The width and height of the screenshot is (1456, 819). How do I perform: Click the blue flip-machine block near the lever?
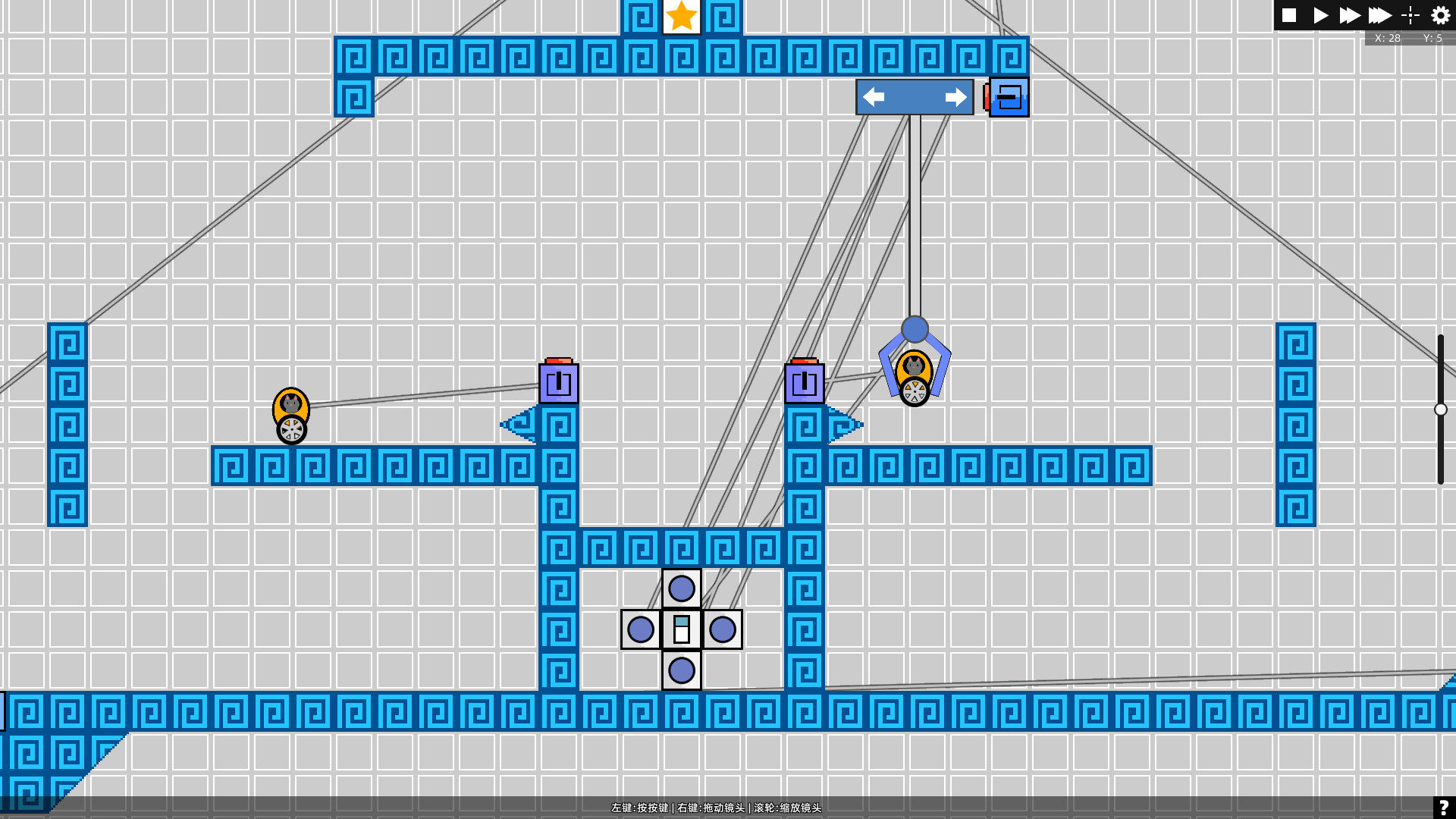(x=1009, y=97)
